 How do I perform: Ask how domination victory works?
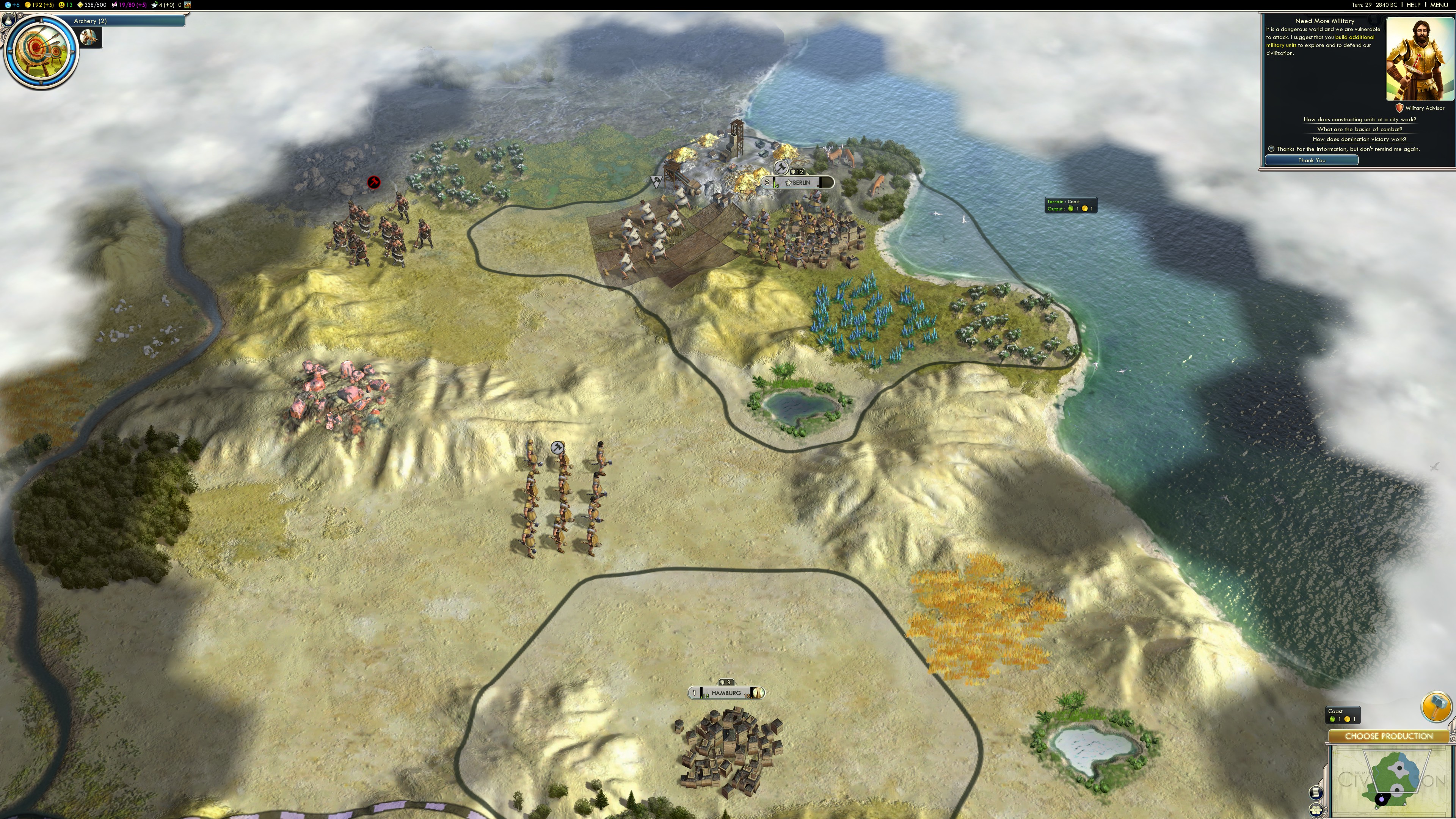[1359, 139]
